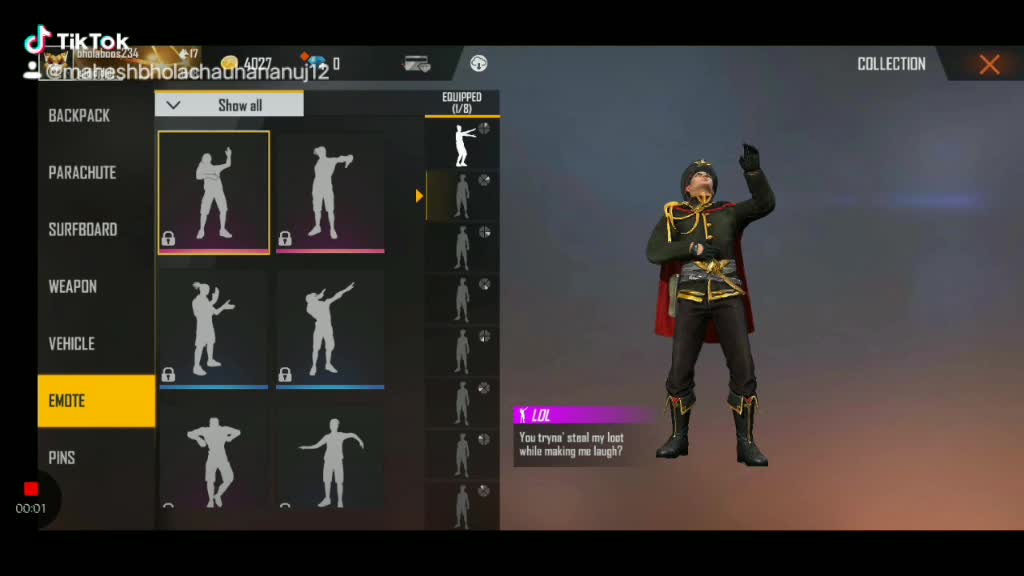Show the Vehicle collection
The image size is (1024, 576).
[x=72, y=344]
